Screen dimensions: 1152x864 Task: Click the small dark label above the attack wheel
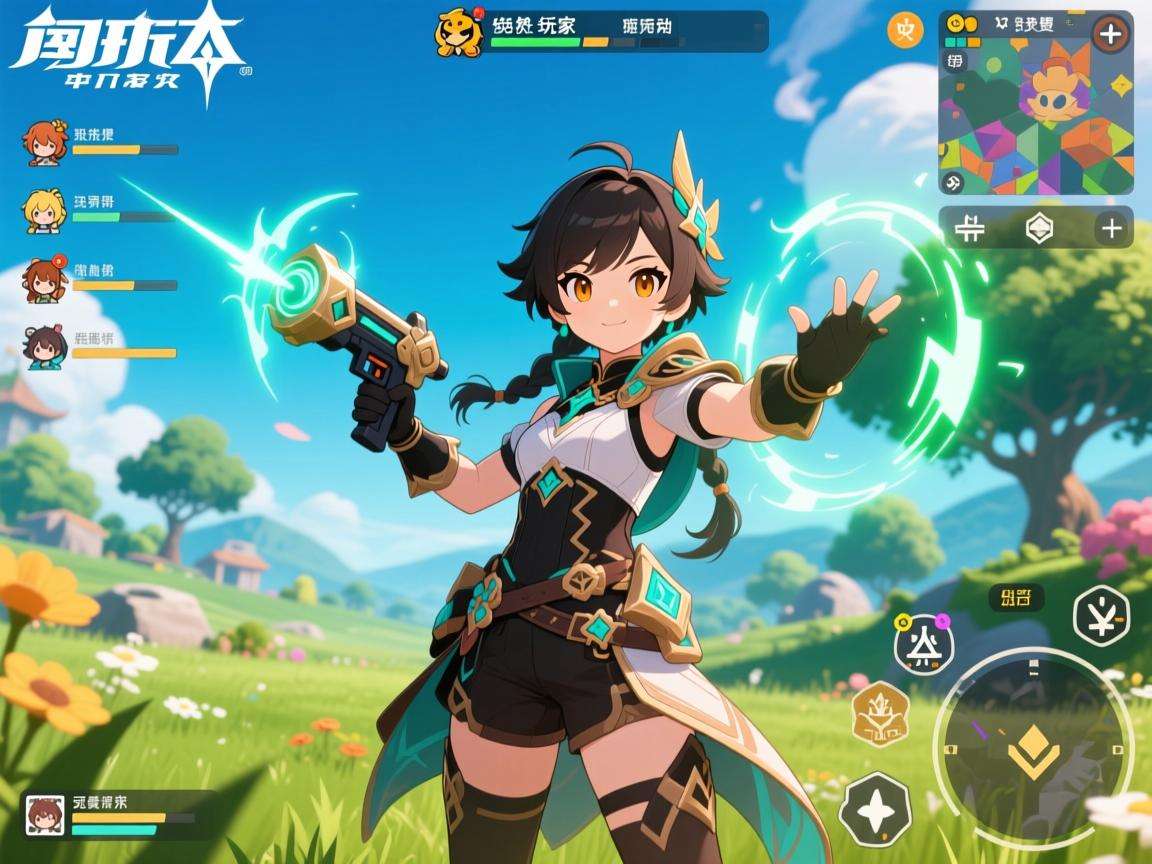[x=1016, y=598]
